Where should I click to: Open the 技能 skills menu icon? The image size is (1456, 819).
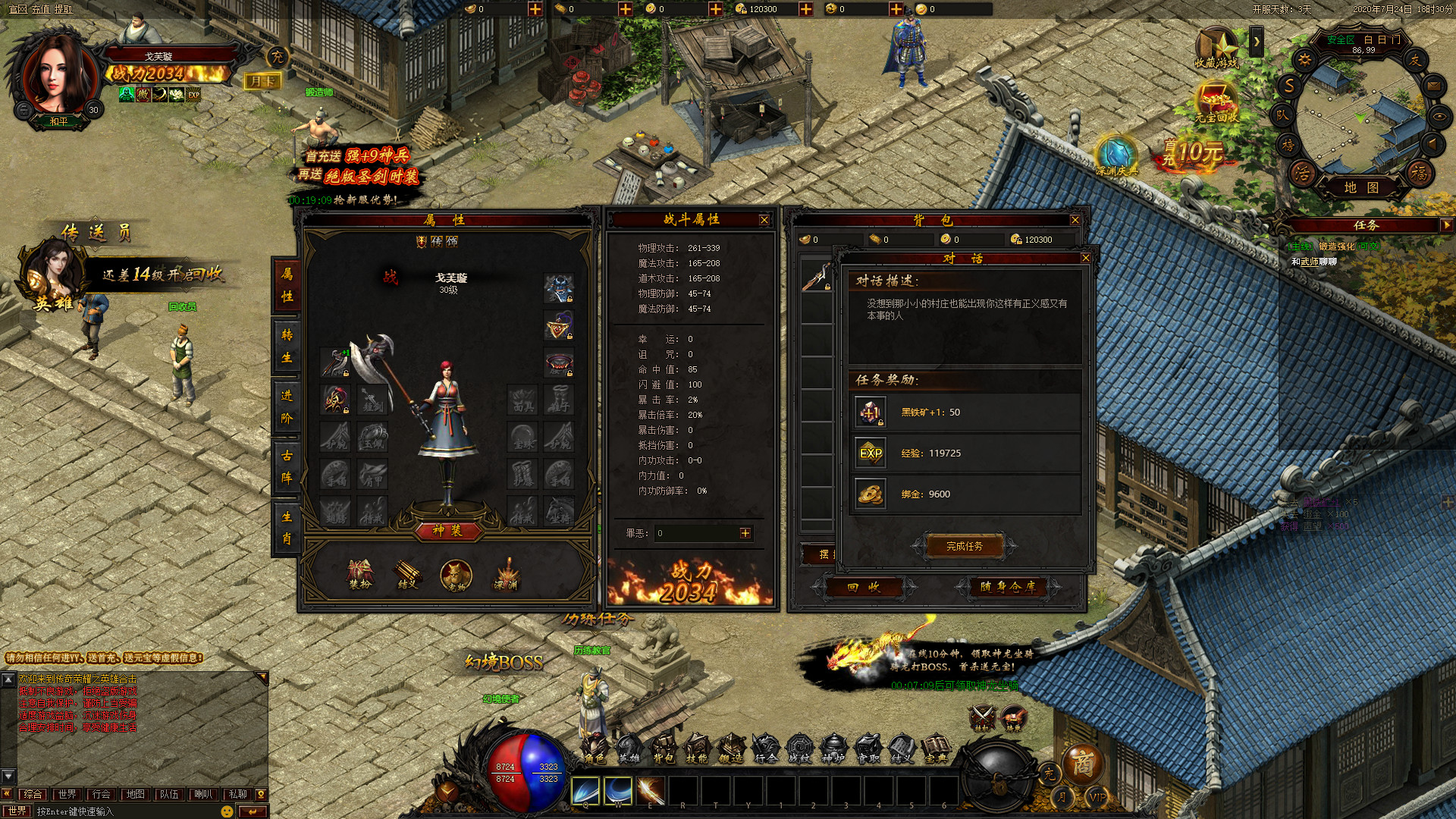click(696, 748)
